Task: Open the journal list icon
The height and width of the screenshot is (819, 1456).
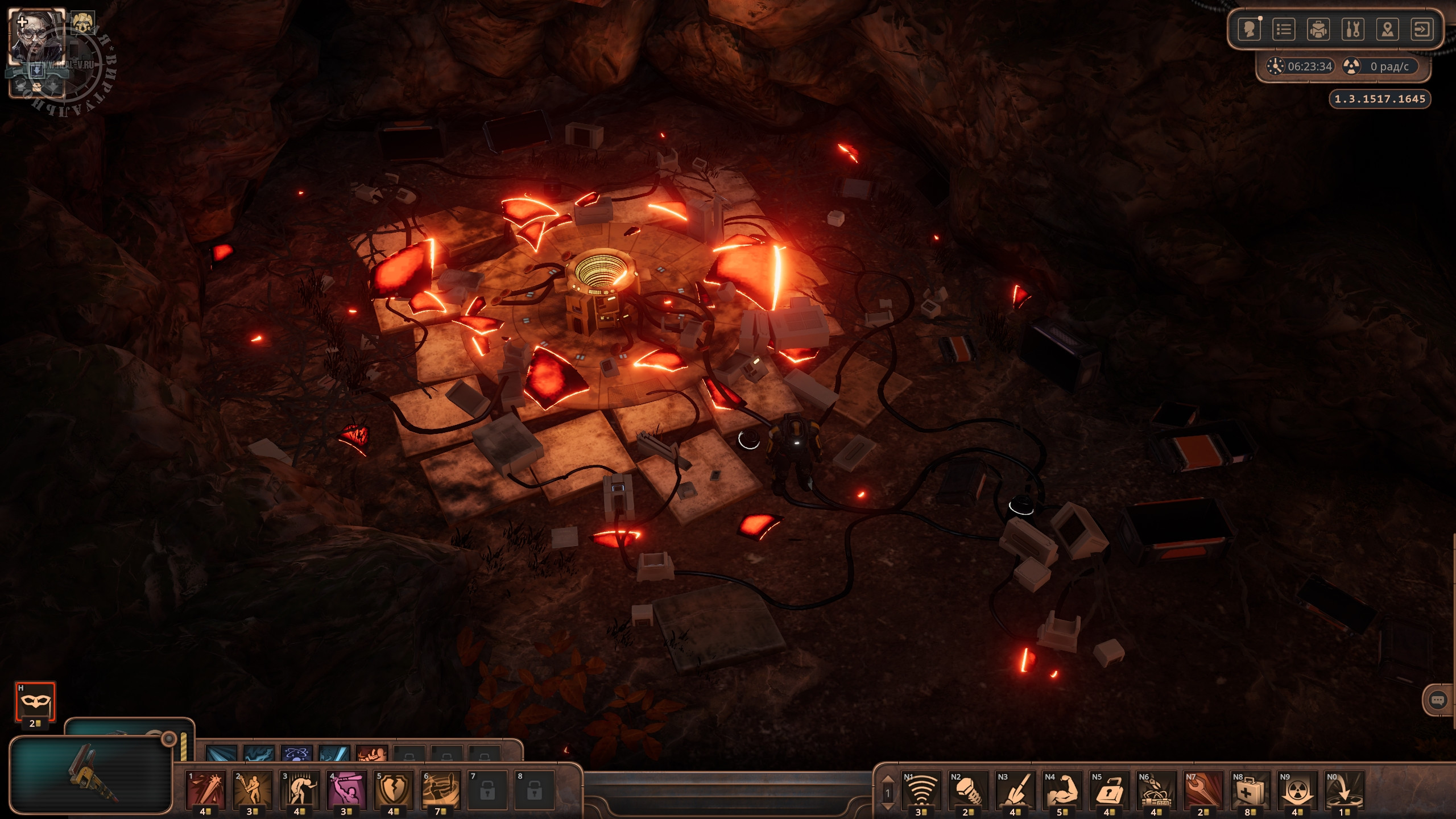Action: click(1284, 29)
